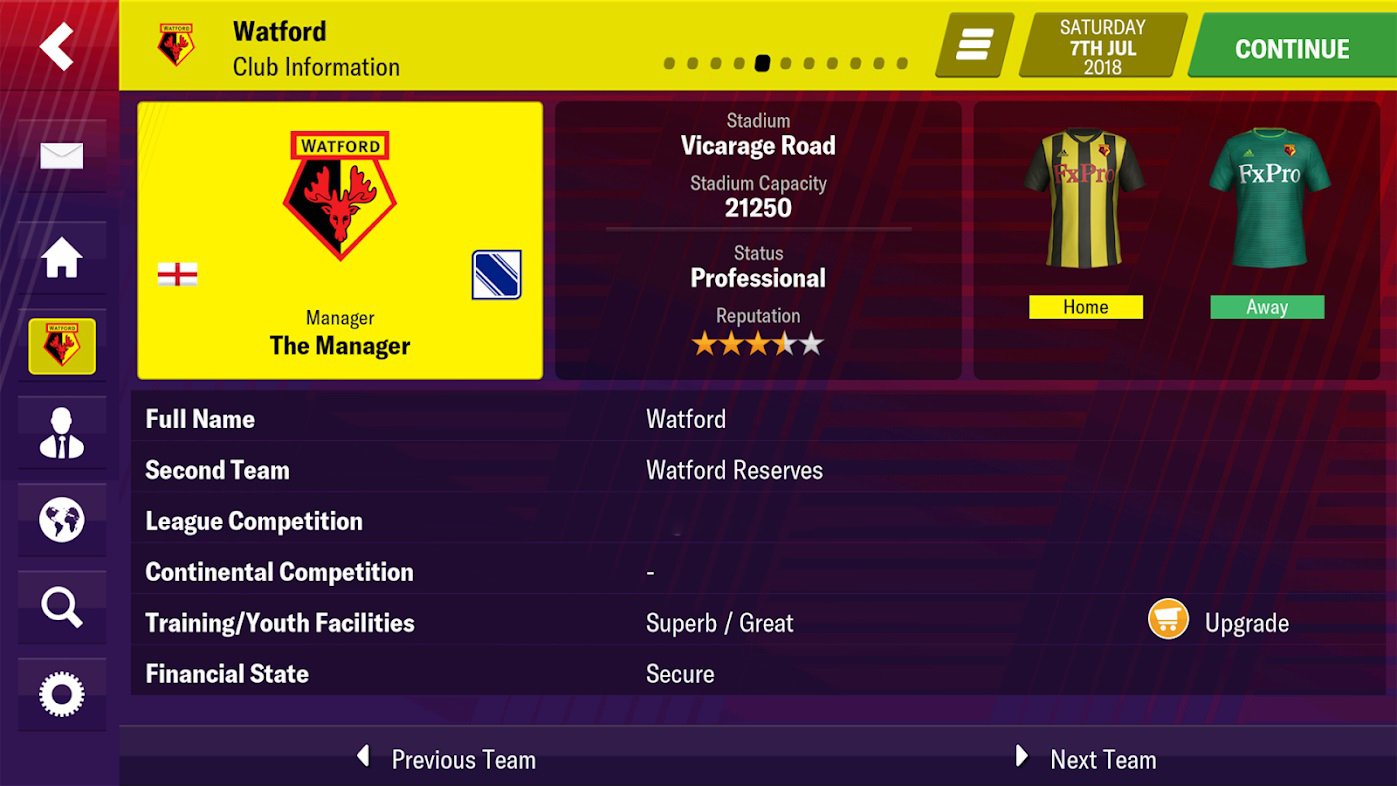Select the Away kit label

click(x=1266, y=307)
